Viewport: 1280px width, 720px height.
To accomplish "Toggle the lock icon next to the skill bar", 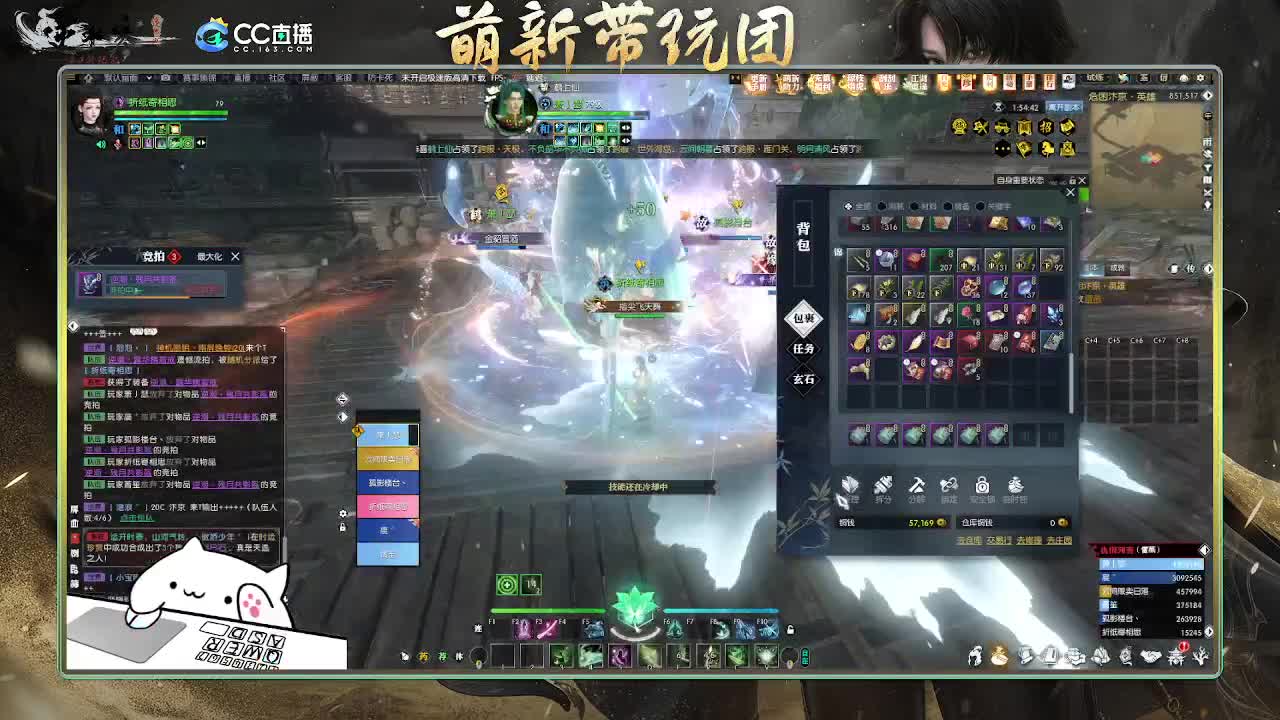I will coord(790,630).
